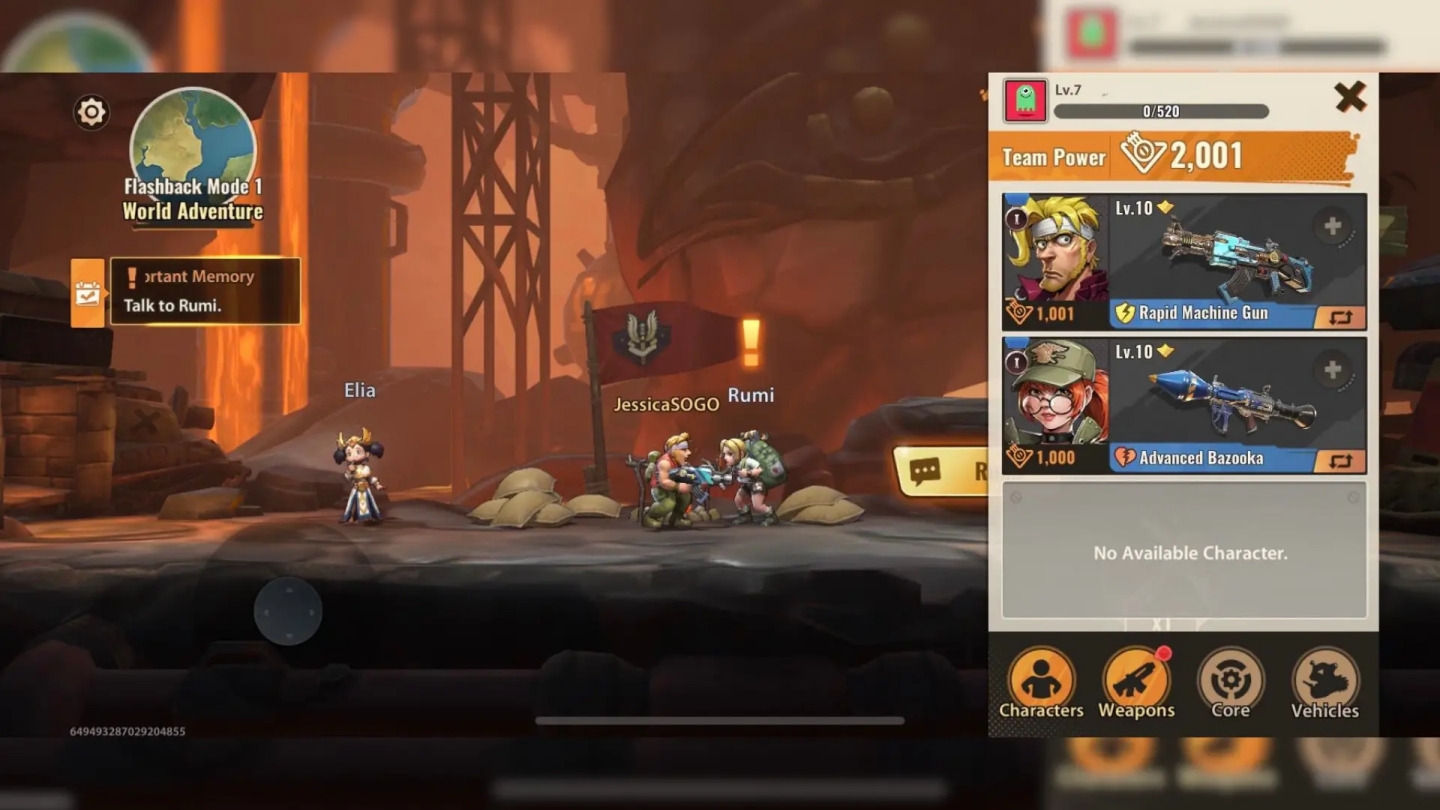The width and height of the screenshot is (1440, 810).
Task: Click the speech bubble talk button
Action: pos(940,471)
